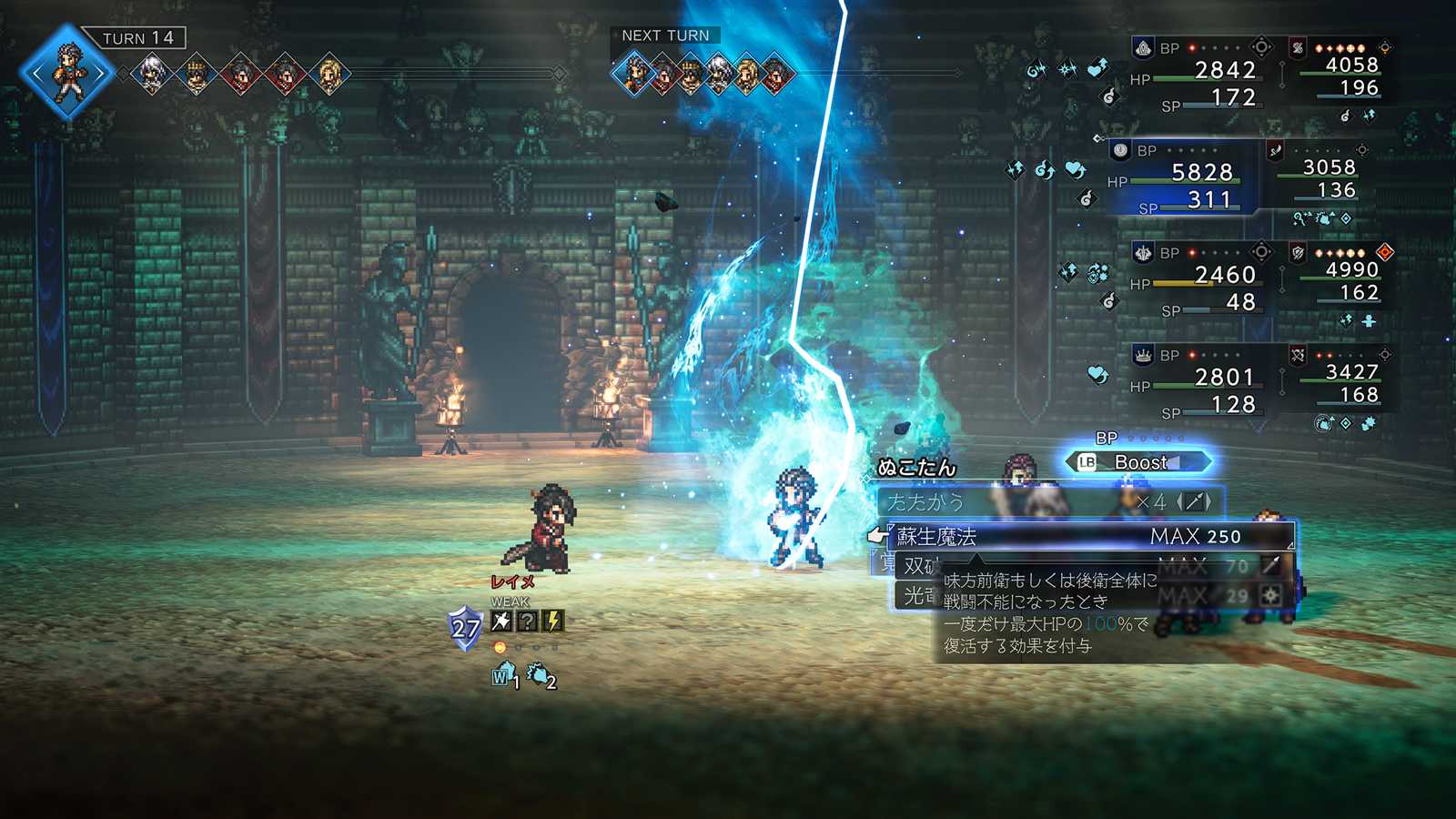Click the lightning weakness icon
Viewport: 1456px width, 819px height.
click(552, 622)
